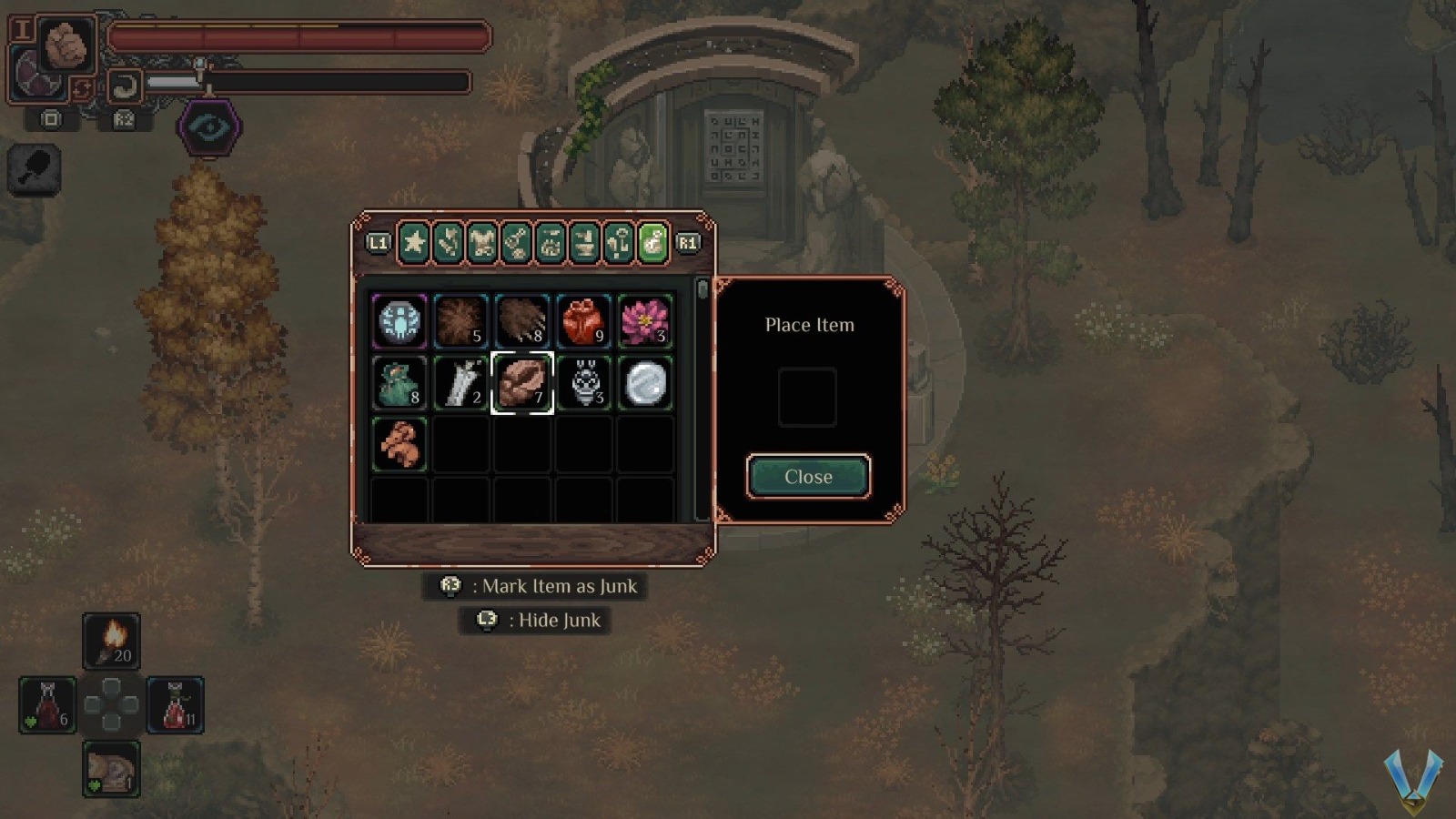The image size is (1456, 819).
Task: Activate the purple eye ability icon
Action: (x=209, y=127)
